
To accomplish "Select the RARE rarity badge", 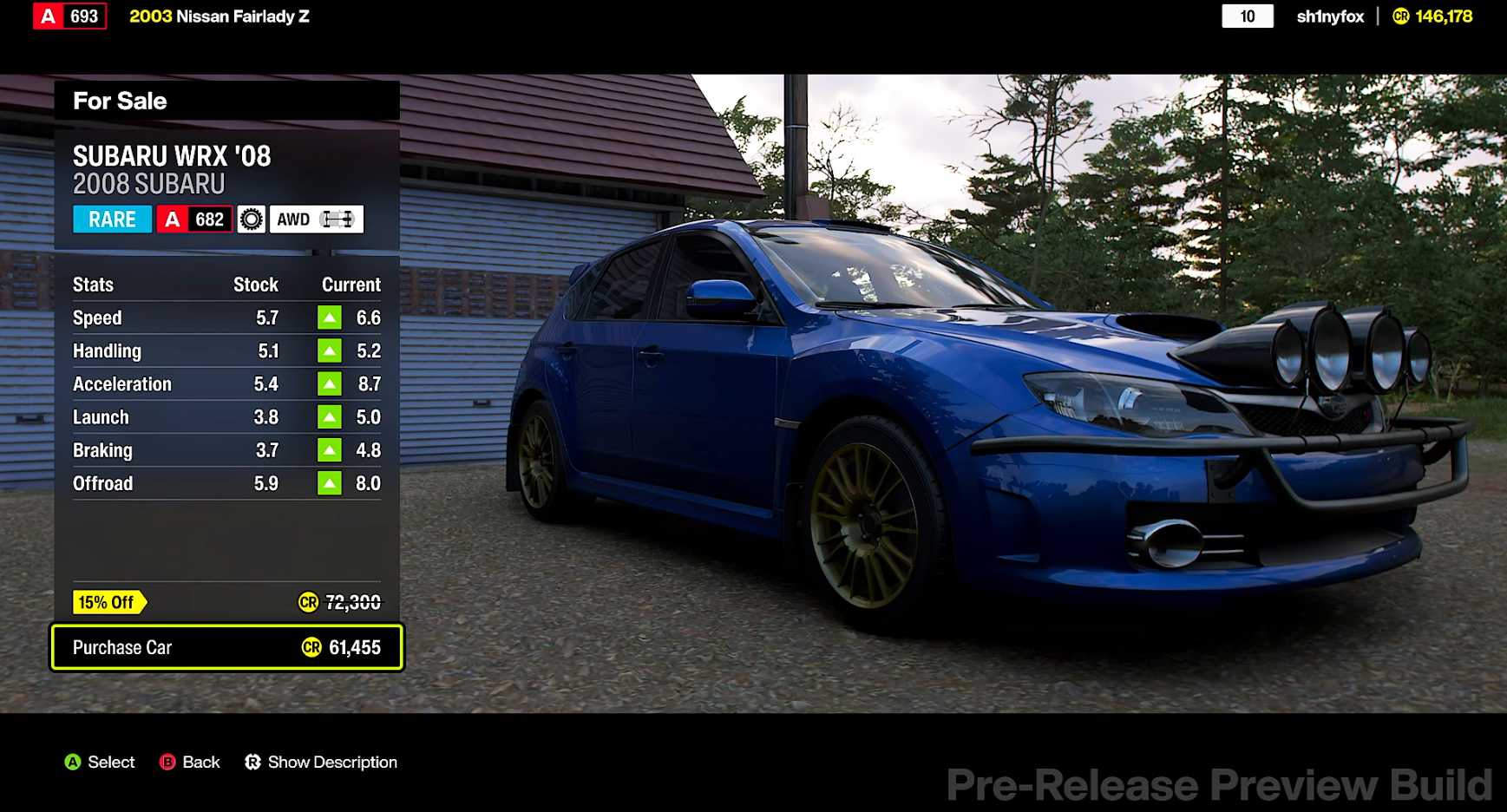I will click(x=111, y=219).
